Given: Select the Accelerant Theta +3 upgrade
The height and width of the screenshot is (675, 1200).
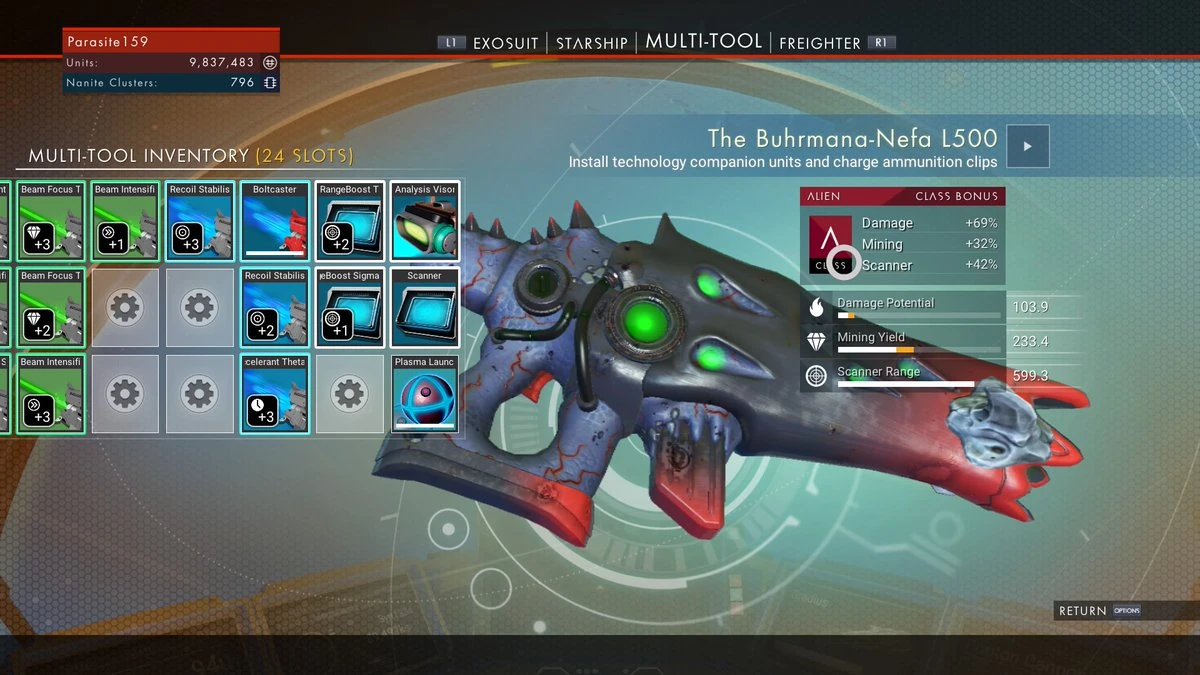Looking at the screenshot, I should point(275,393).
